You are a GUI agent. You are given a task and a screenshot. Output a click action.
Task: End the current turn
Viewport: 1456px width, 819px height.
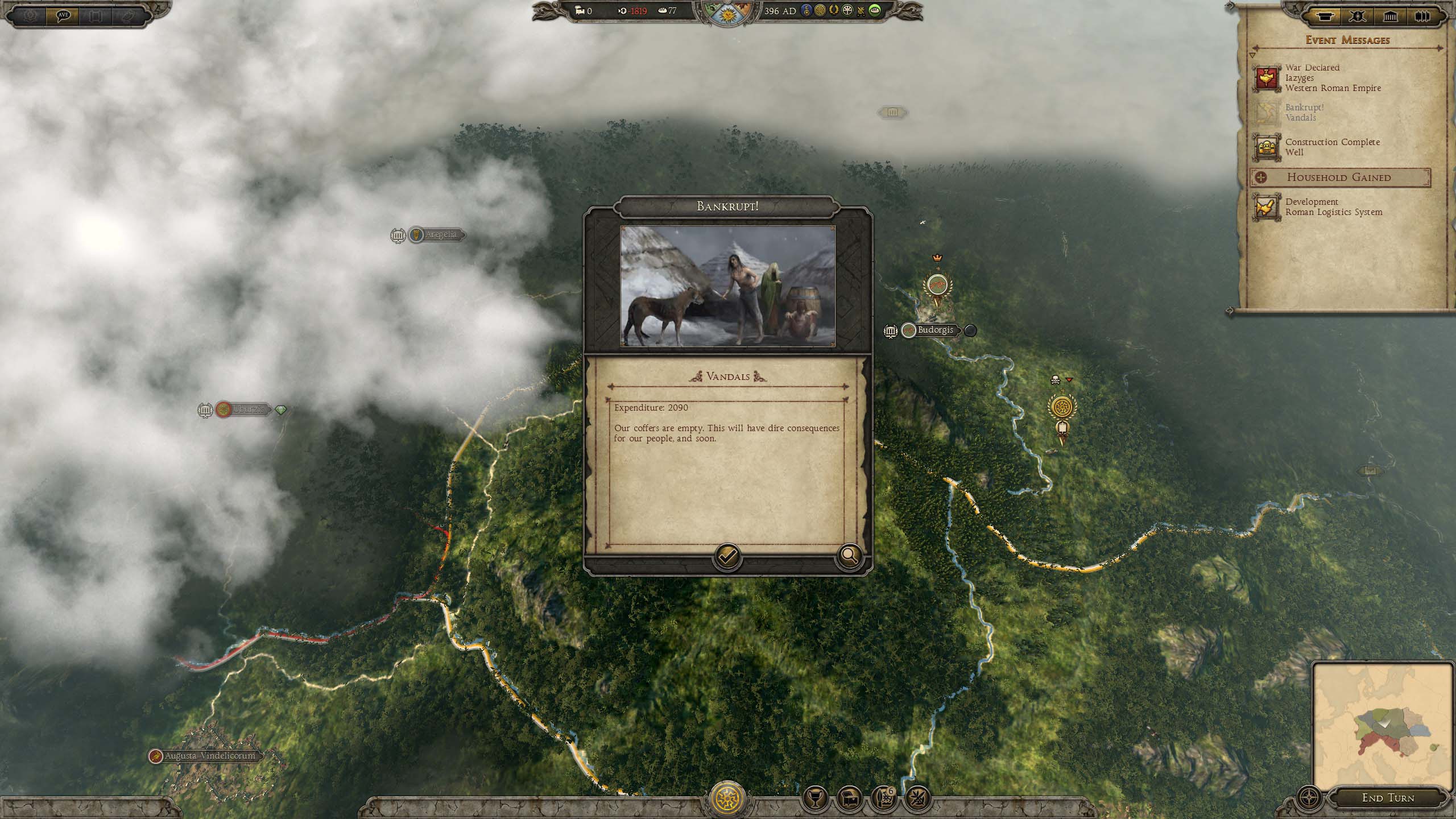[1388, 798]
